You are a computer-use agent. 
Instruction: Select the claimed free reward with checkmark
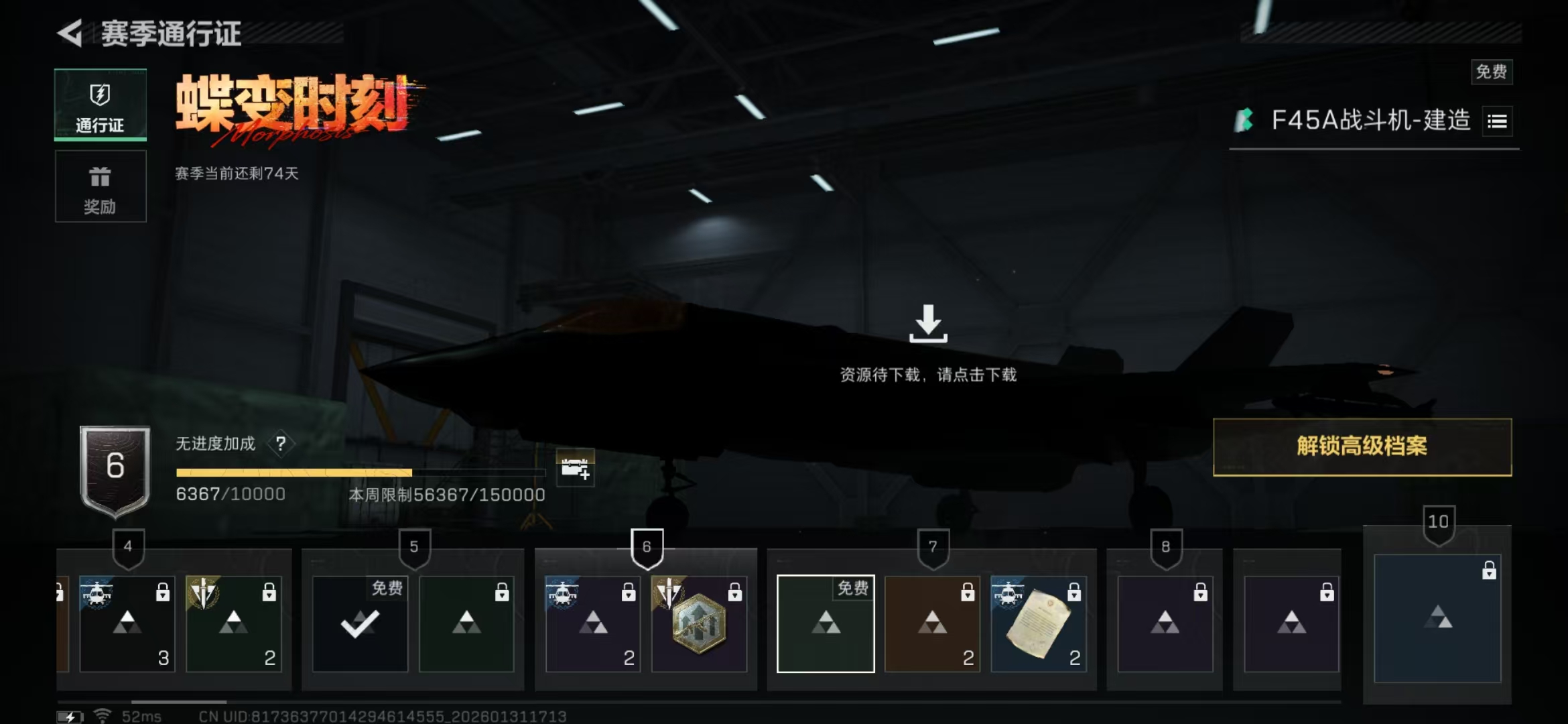click(360, 624)
